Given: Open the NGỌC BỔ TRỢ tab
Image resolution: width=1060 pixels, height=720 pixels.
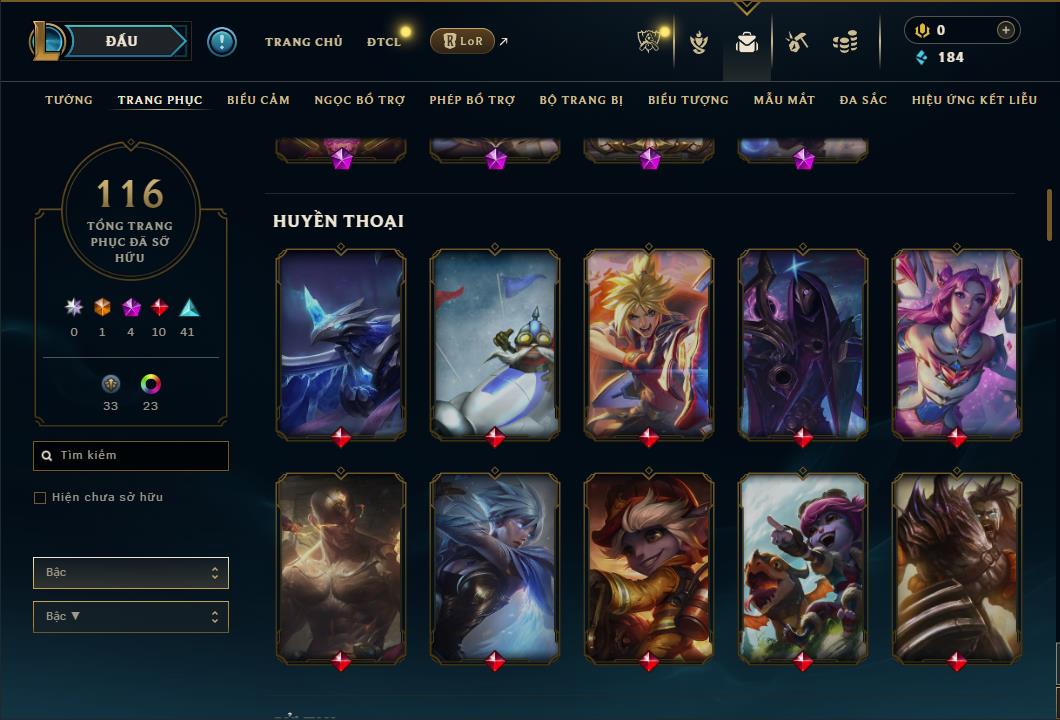Looking at the screenshot, I should click(x=359, y=100).
